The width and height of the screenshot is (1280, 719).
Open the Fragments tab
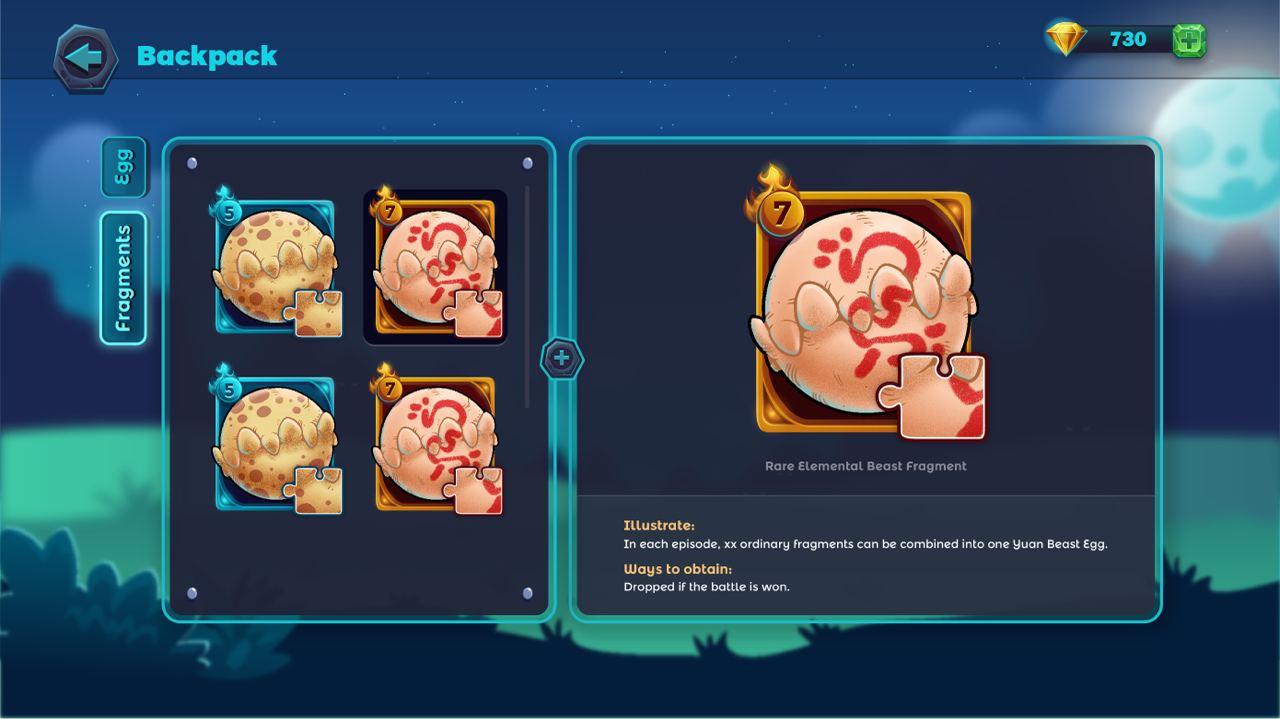124,278
